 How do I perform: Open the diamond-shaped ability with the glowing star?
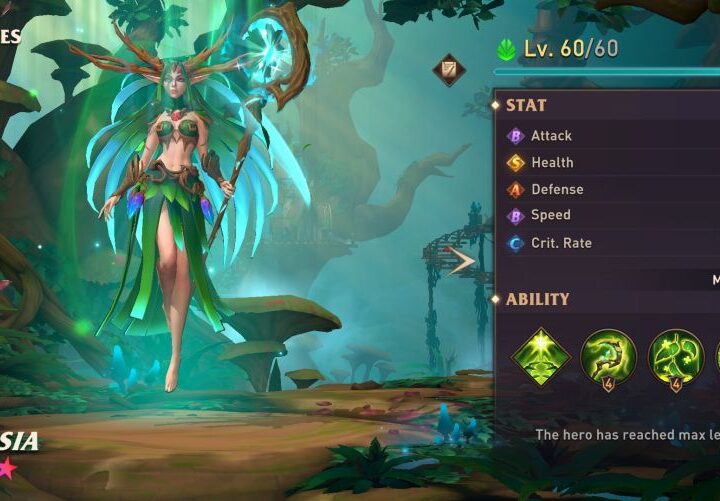point(541,356)
